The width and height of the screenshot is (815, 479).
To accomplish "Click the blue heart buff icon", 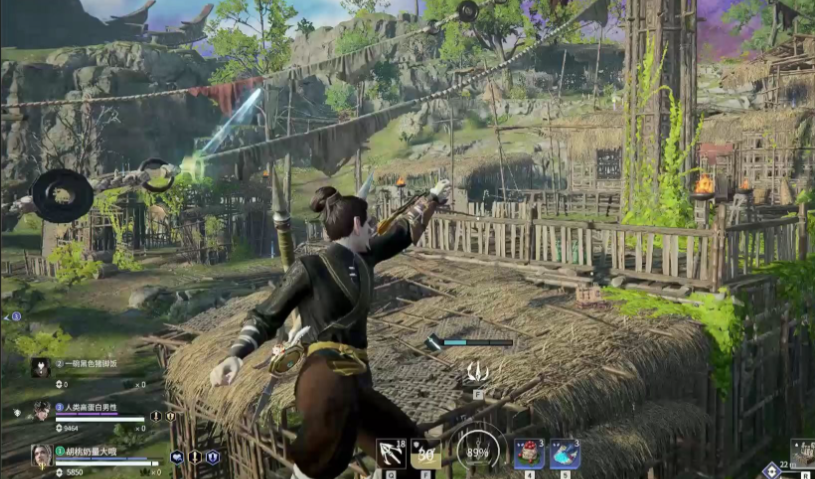I will (x=177, y=457).
